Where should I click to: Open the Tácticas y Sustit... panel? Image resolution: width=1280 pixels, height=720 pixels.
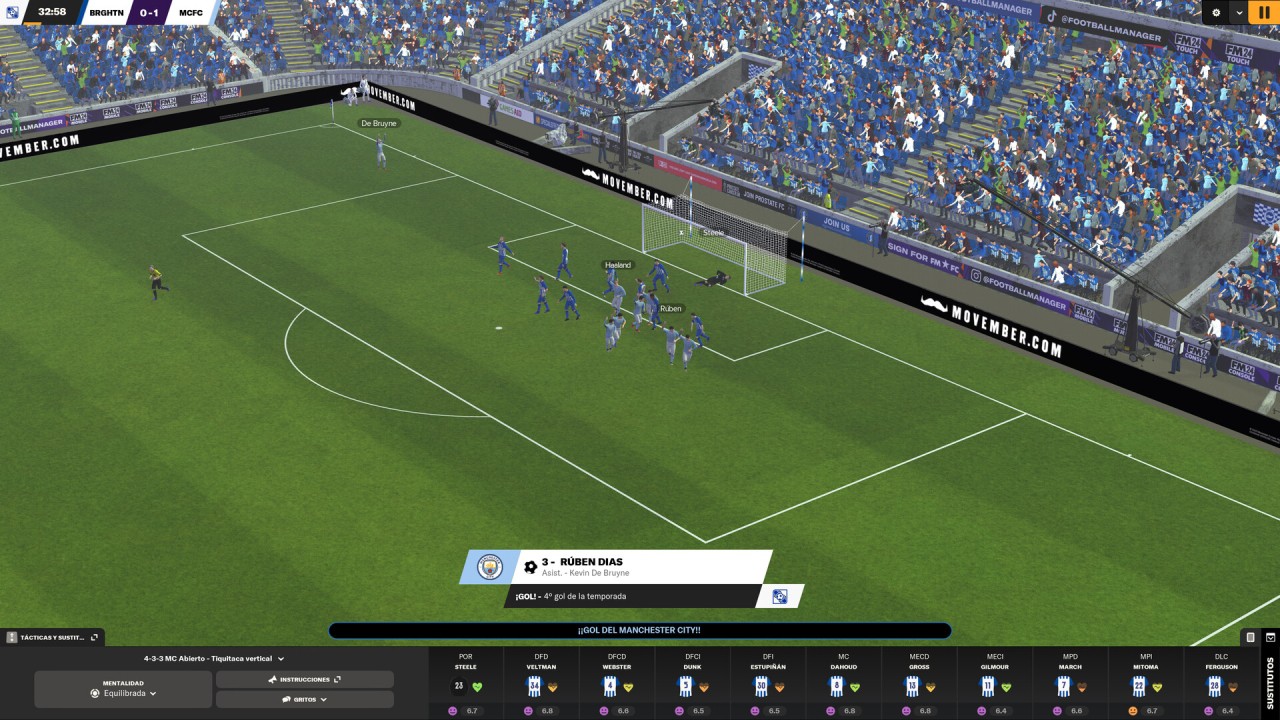(52, 637)
